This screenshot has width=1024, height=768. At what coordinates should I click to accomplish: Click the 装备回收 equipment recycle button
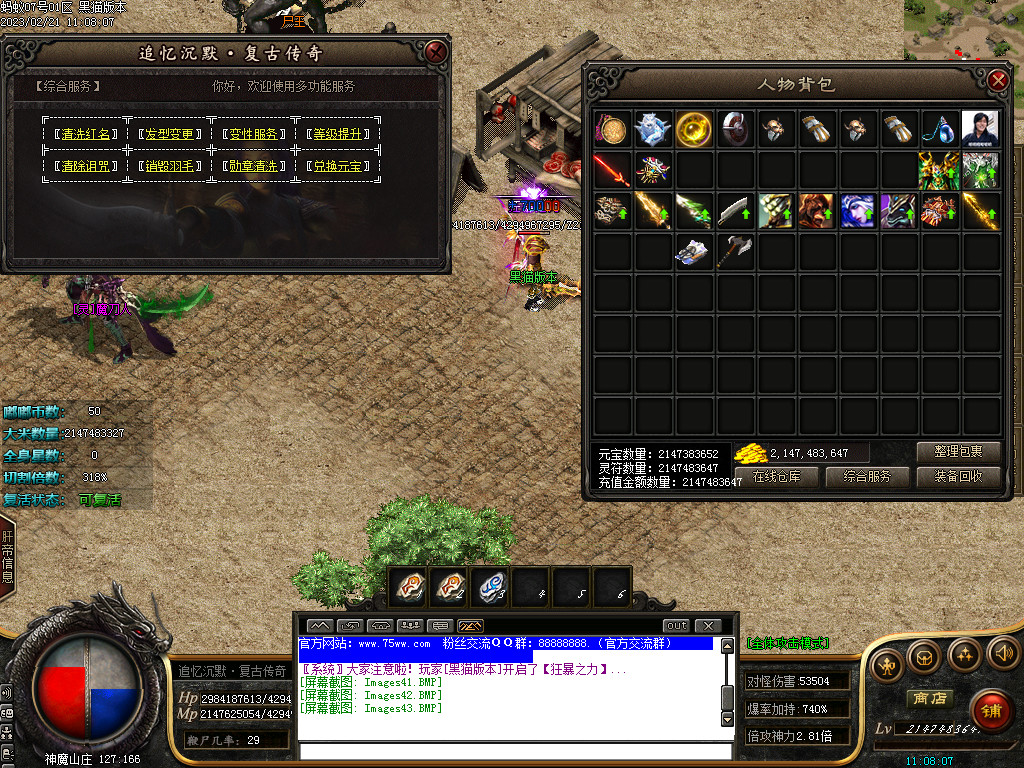pyautogui.click(x=958, y=477)
